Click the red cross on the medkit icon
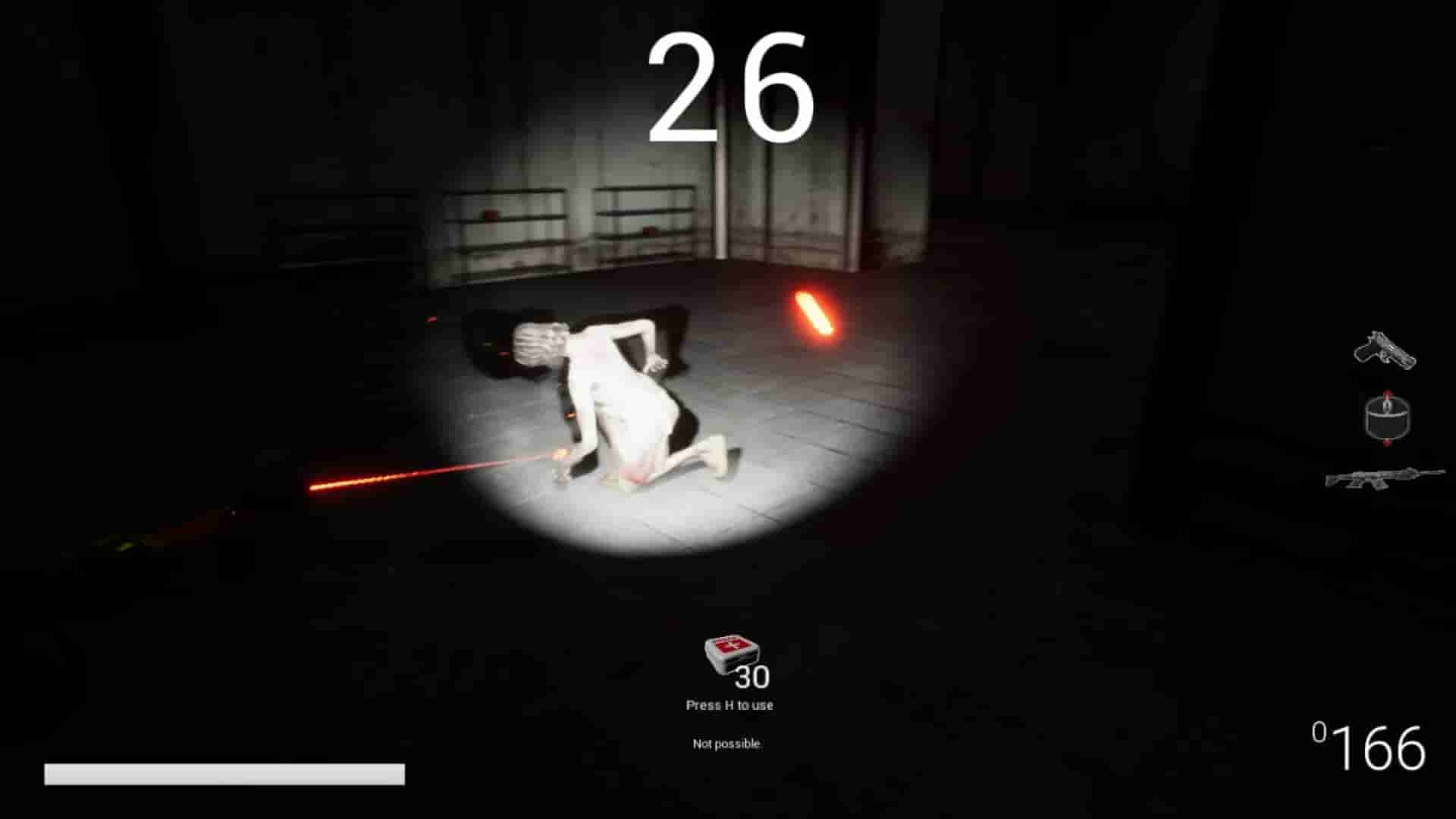Image resolution: width=1456 pixels, height=819 pixels. 730,644
